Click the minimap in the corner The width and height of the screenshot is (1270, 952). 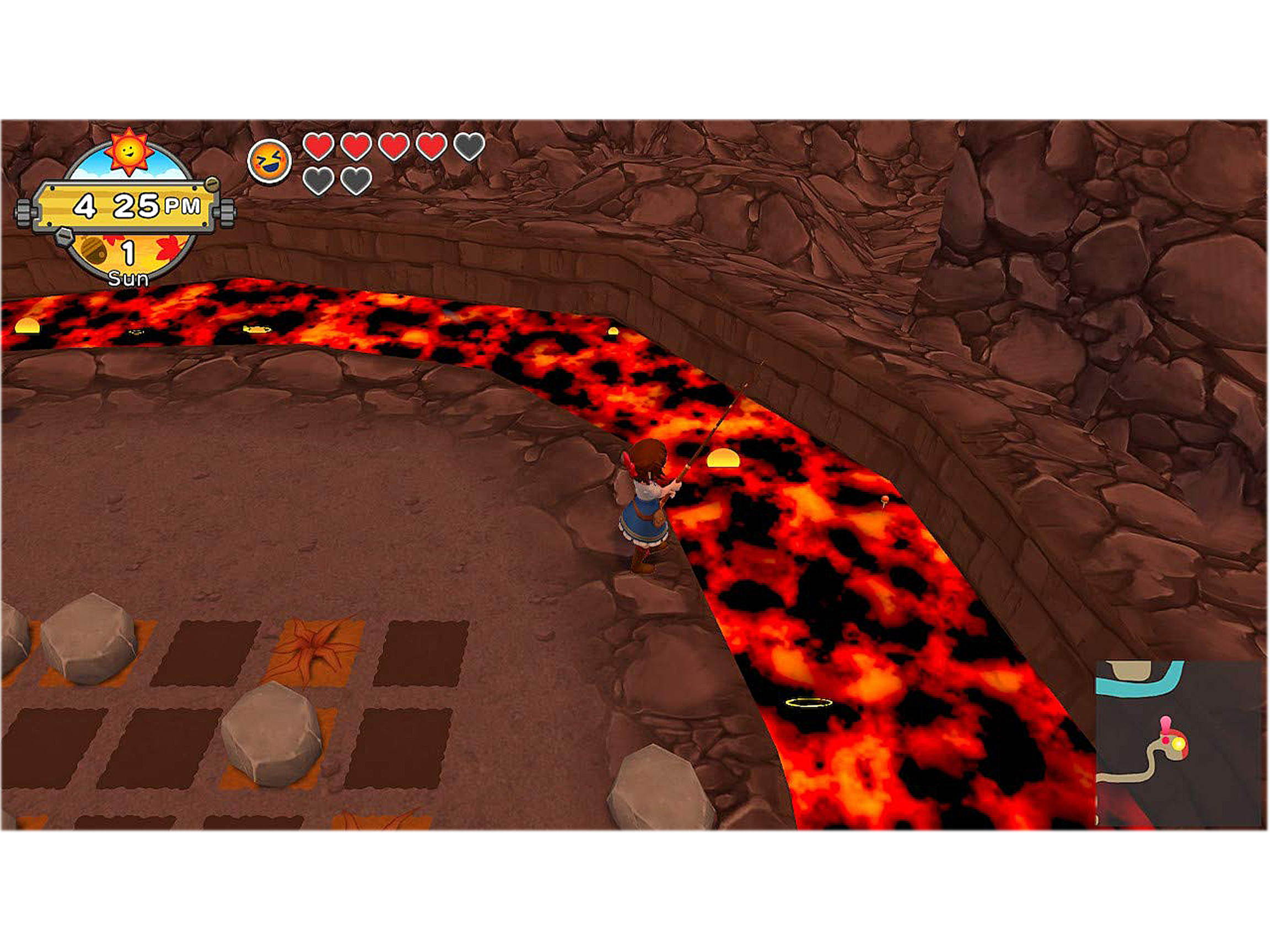click(x=1181, y=743)
